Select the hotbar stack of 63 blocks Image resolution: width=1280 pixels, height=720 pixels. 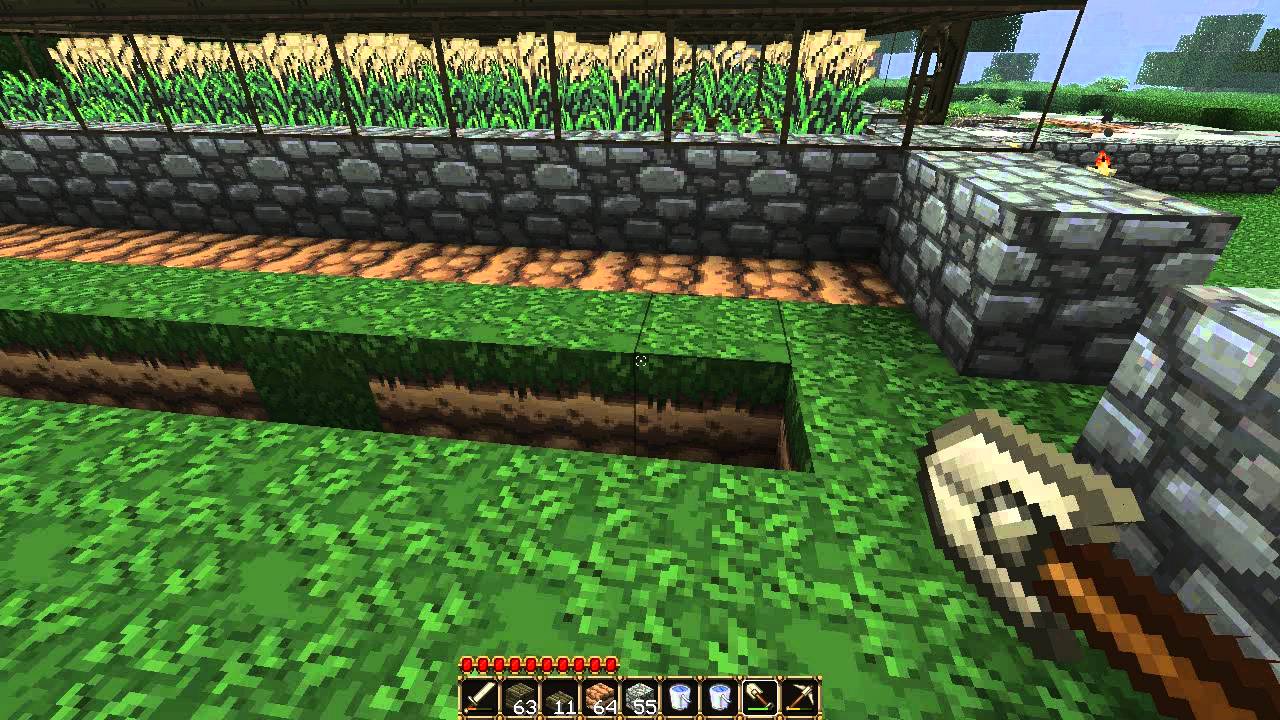click(519, 697)
